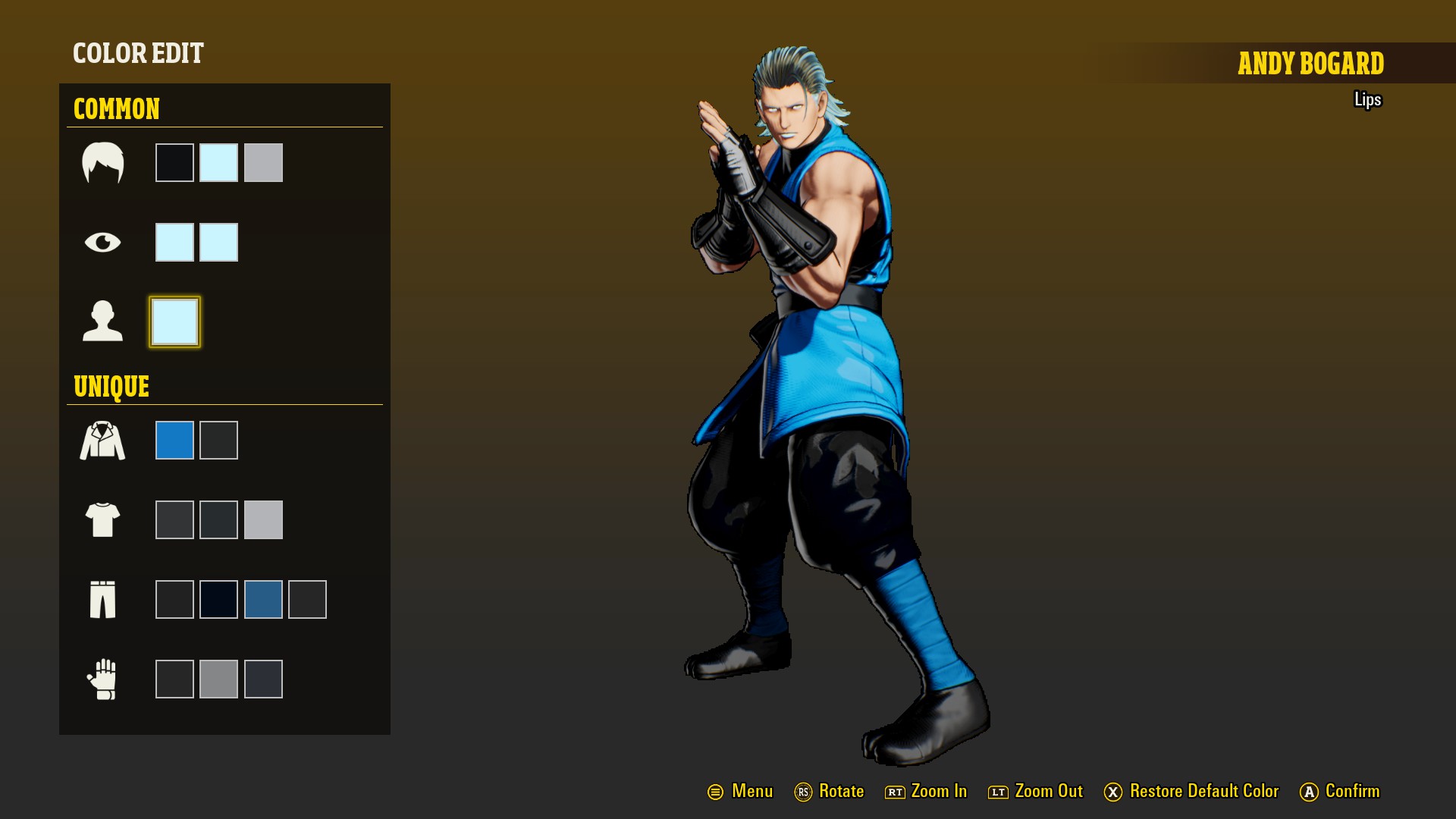Choose the highlighted lips color swatch
This screenshot has width=1456, height=819.
tap(174, 322)
